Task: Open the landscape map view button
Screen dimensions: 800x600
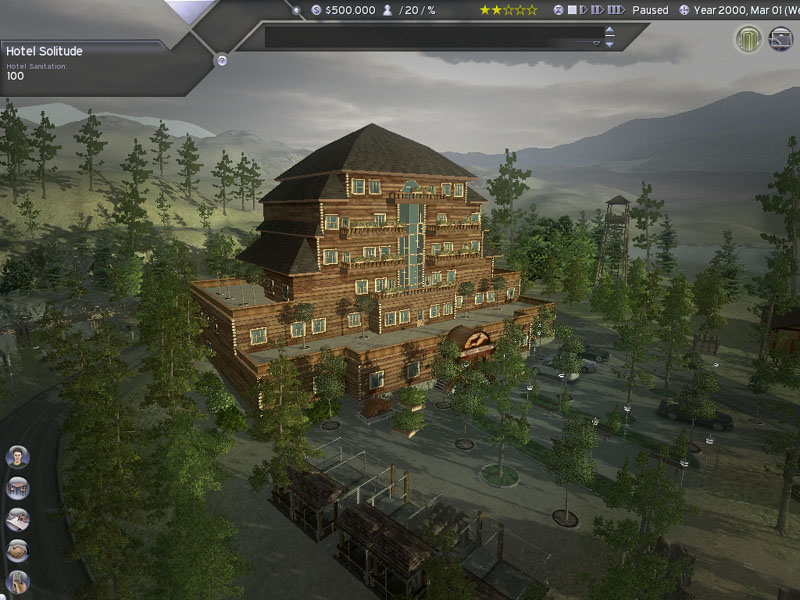Action: coord(781,39)
